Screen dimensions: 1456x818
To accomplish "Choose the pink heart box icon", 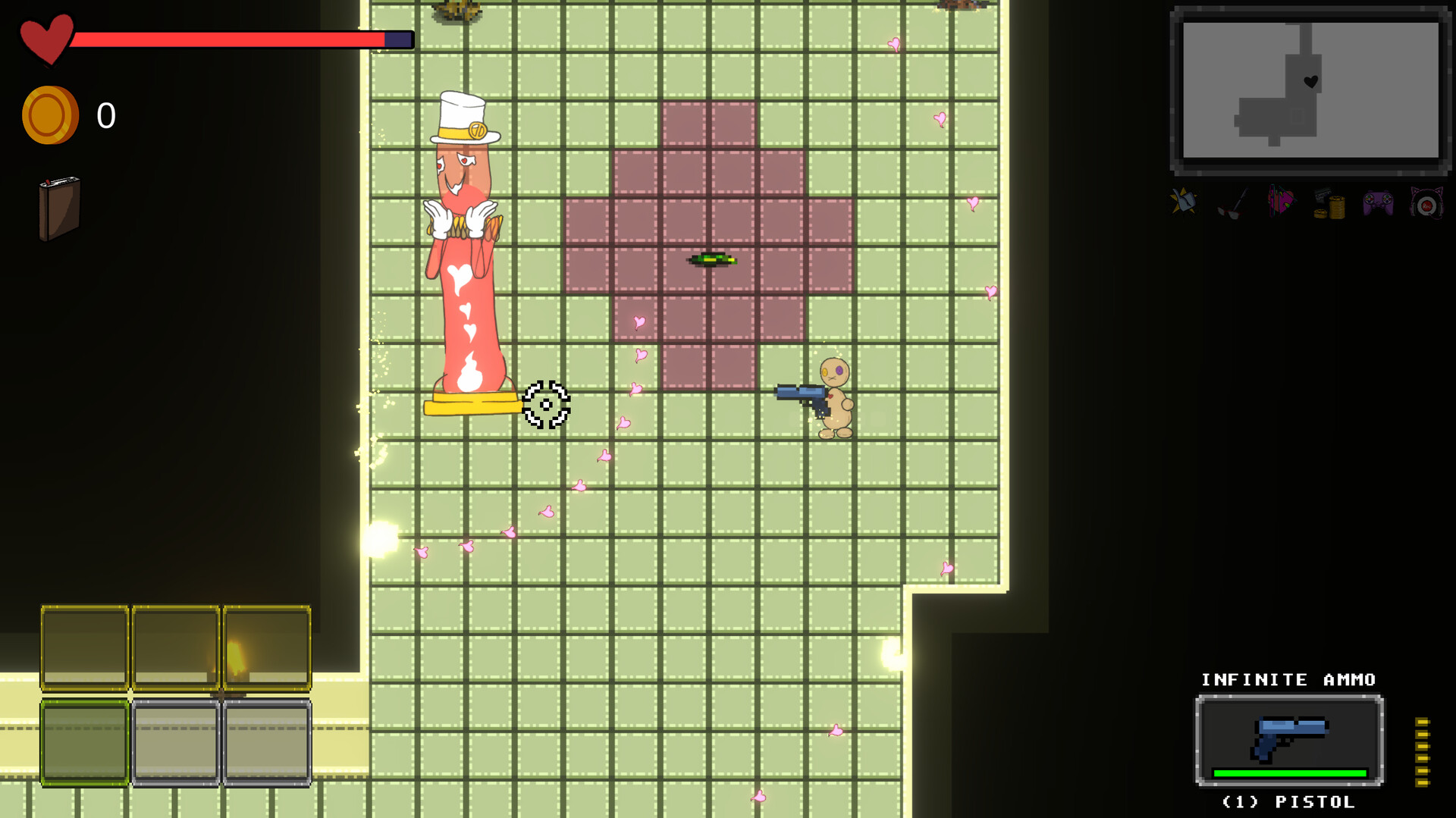I will pyautogui.click(x=1281, y=202).
